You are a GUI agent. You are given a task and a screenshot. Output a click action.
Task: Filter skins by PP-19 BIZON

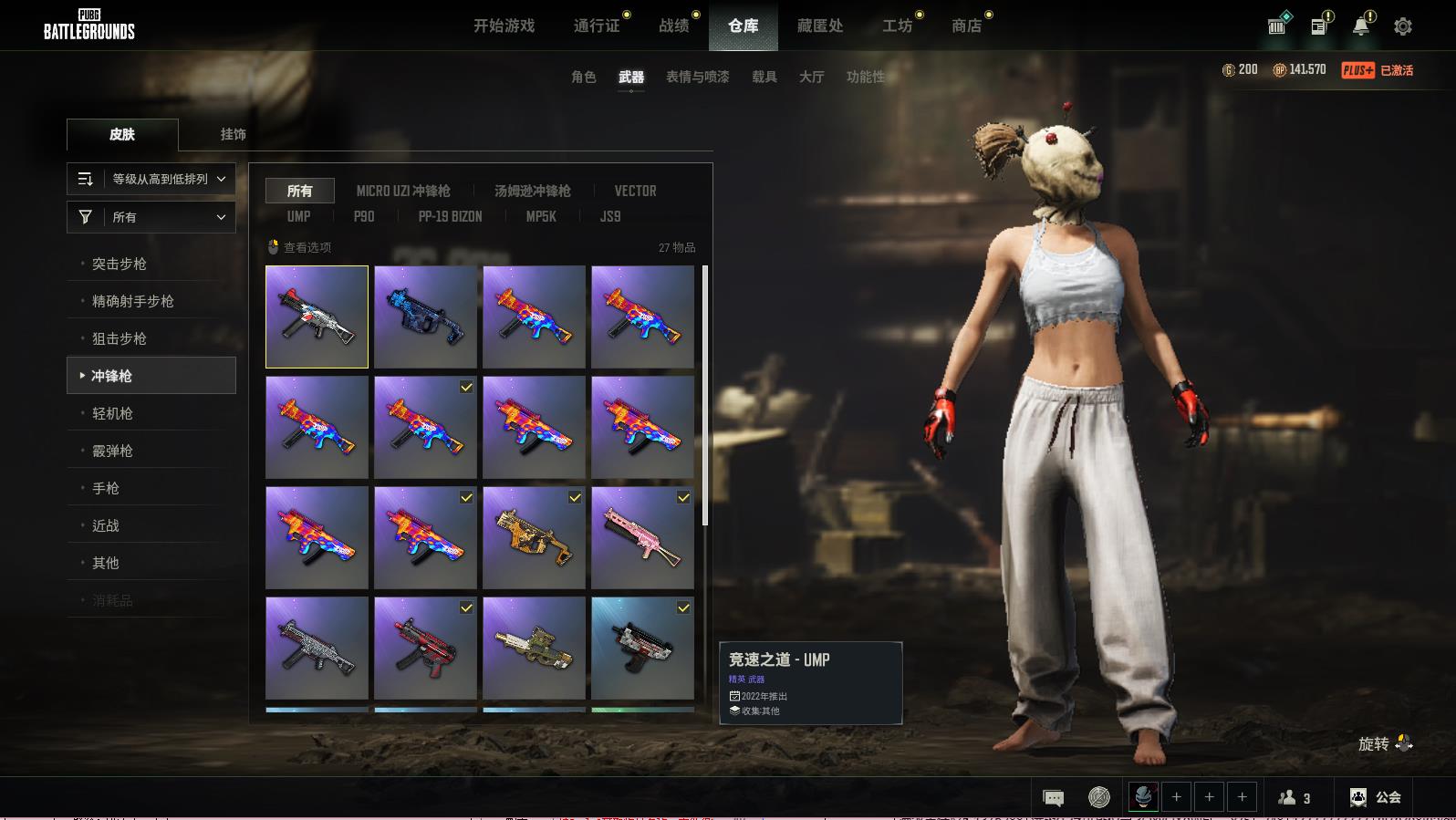tap(450, 217)
